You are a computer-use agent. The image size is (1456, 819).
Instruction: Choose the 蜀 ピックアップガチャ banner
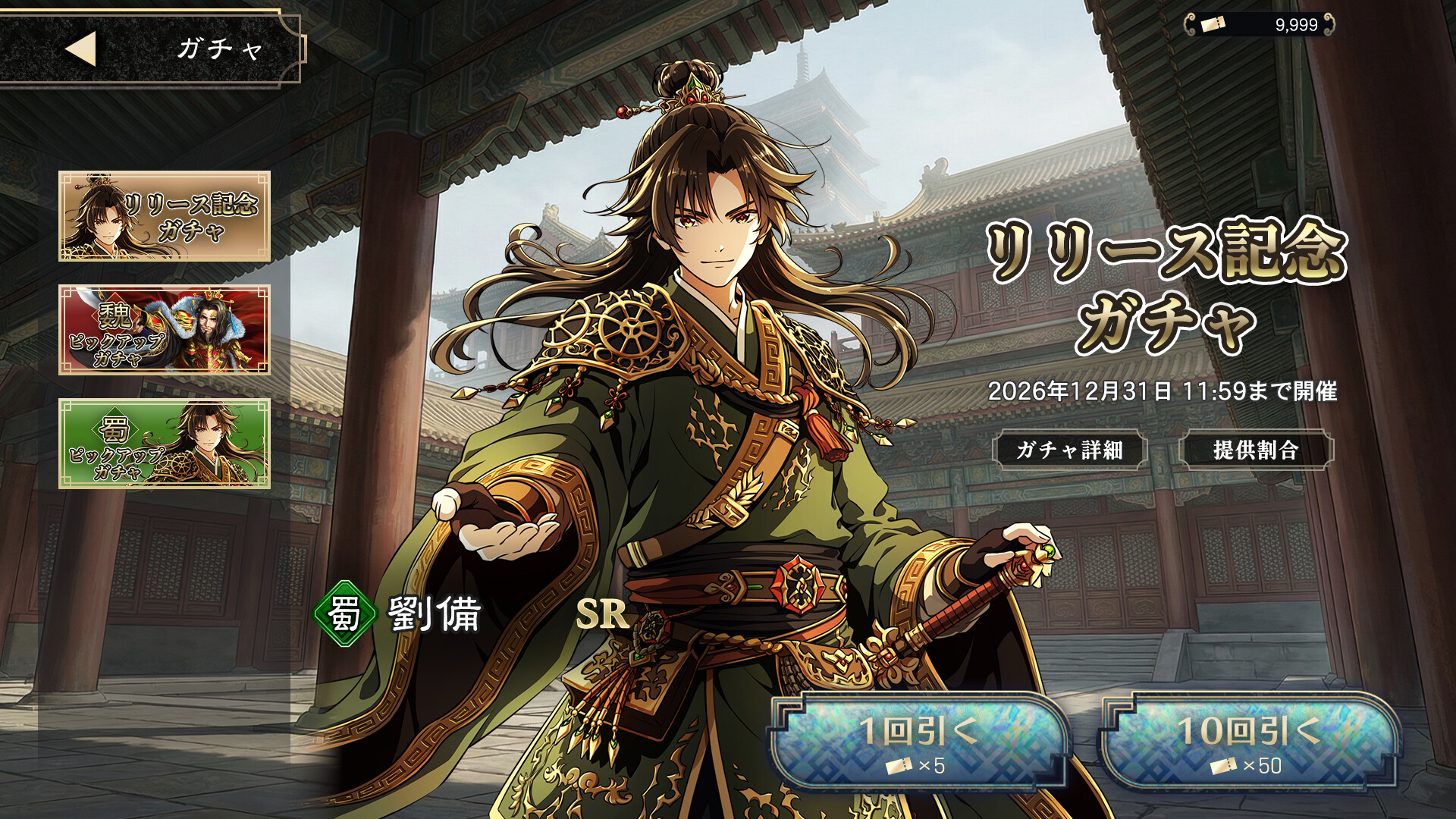tap(165, 444)
